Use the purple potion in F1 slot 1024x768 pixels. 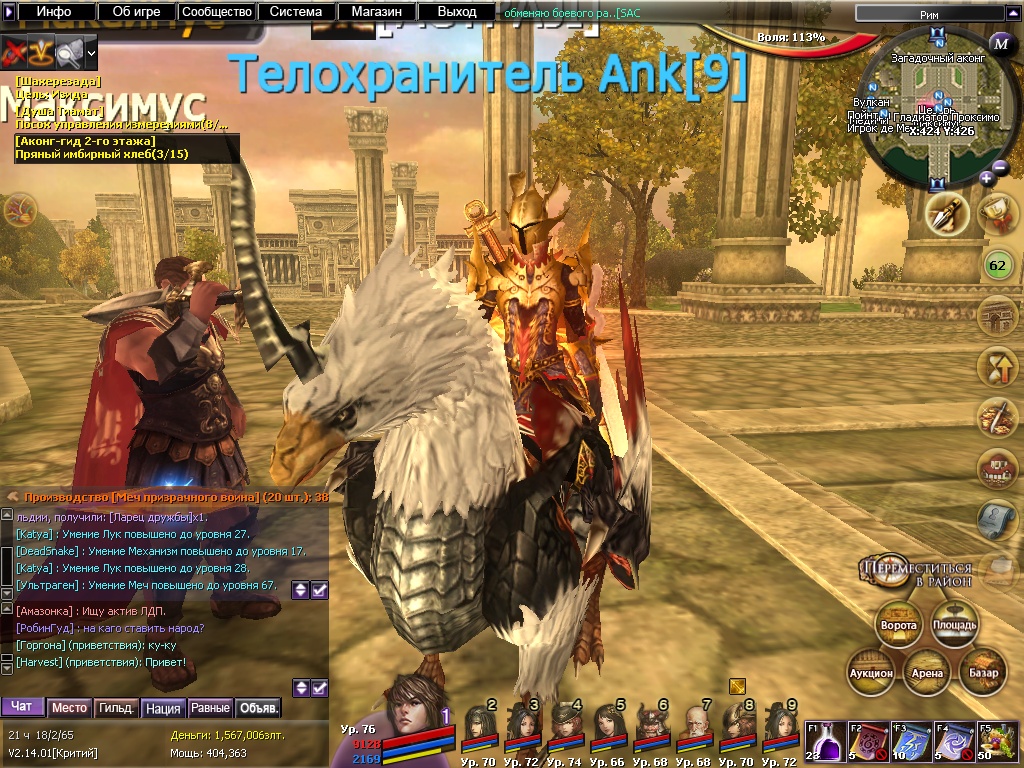(x=824, y=743)
